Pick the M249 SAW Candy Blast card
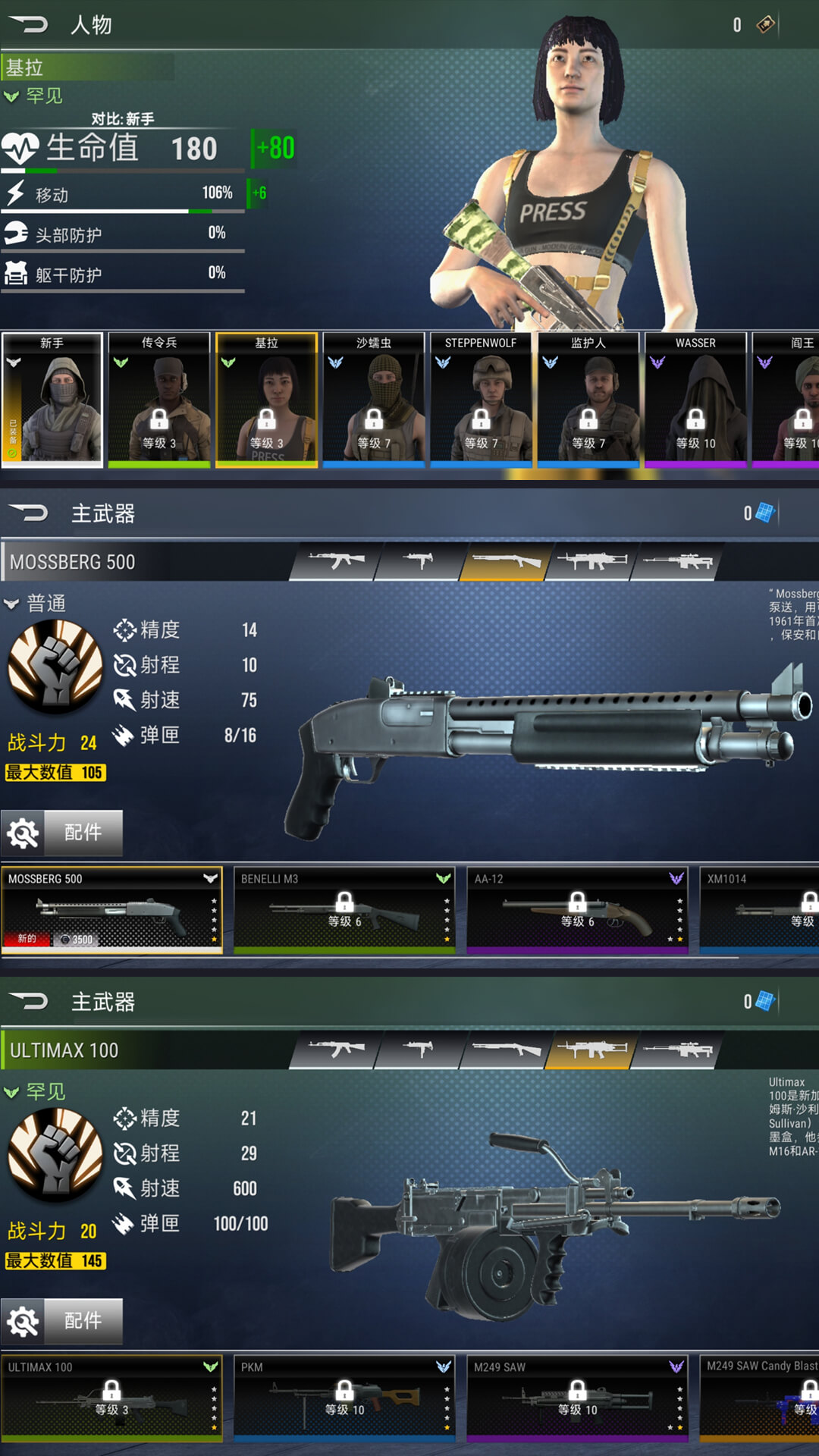819x1456 pixels. pos(760,1398)
